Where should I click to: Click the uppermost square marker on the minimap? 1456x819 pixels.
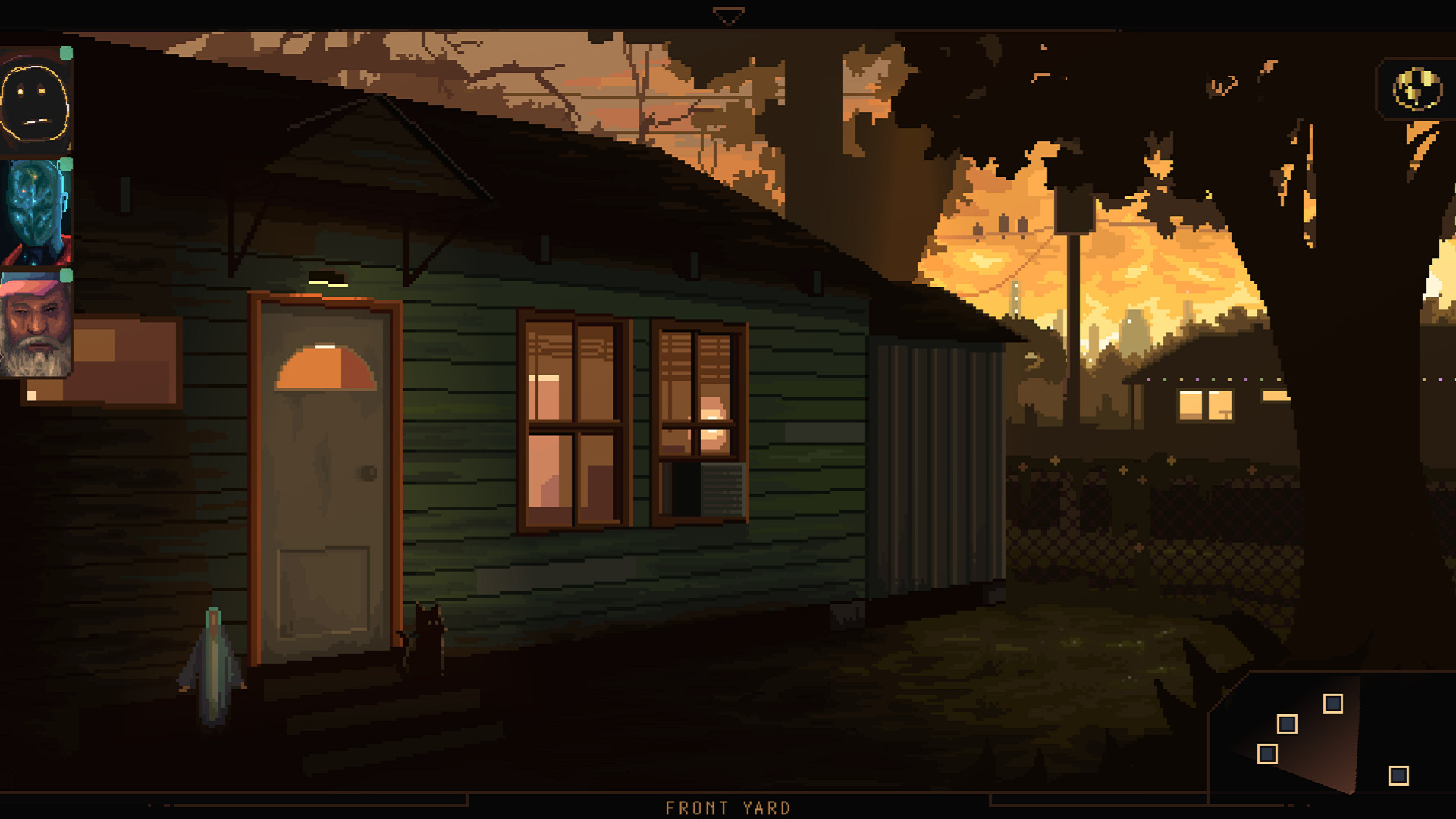(1333, 703)
